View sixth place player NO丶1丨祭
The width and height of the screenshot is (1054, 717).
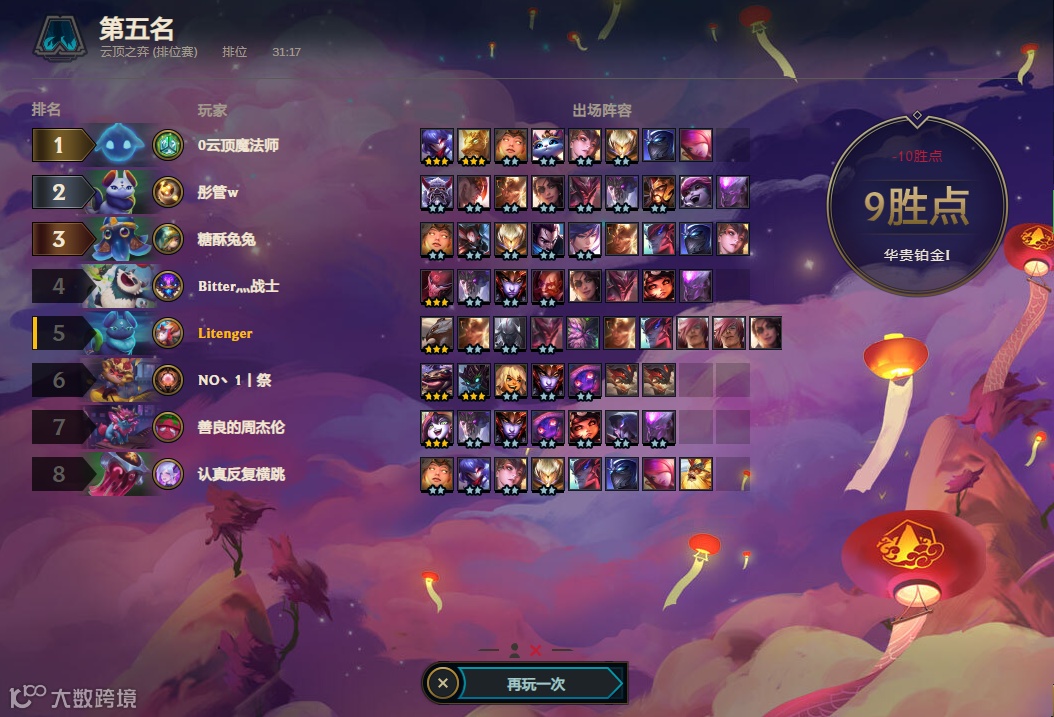click(x=234, y=380)
